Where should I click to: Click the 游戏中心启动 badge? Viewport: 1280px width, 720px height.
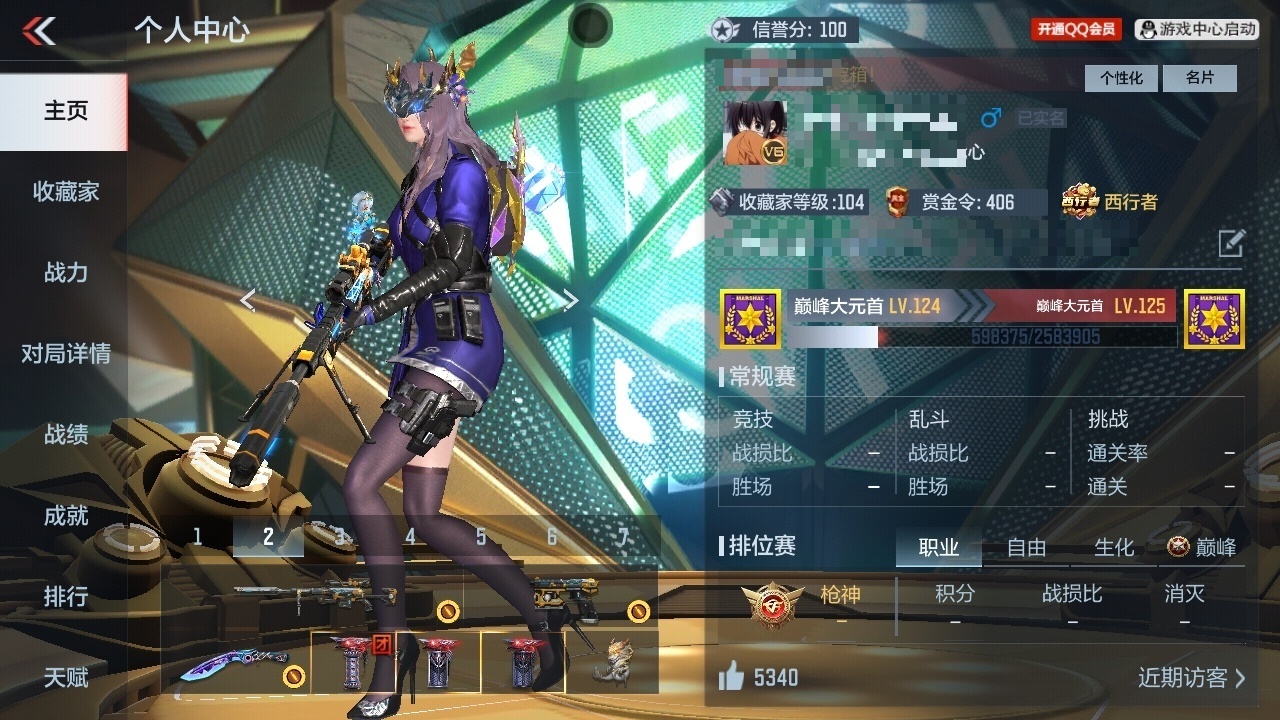coord(1198,30)
